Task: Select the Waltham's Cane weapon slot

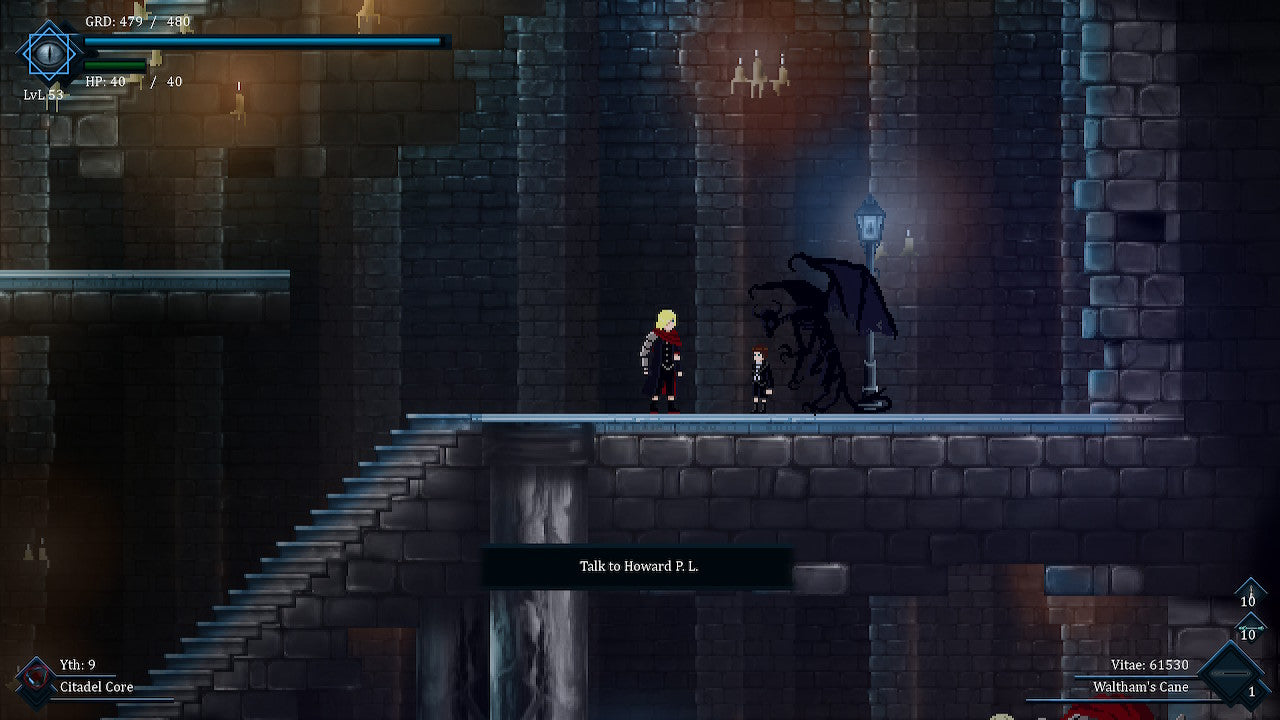Action: pyautogui.click(x=1230, y=674)
